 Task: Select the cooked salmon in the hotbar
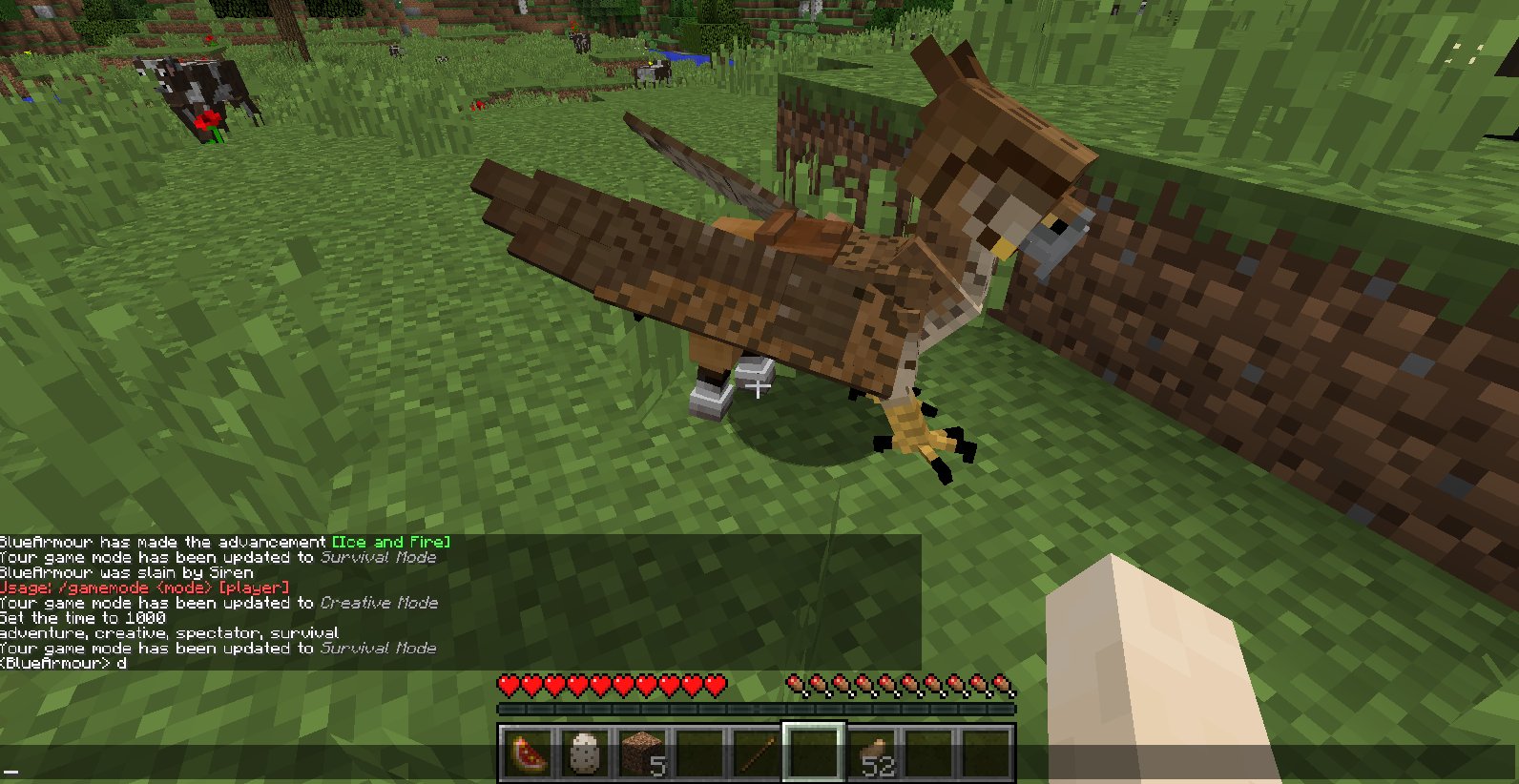528,753
